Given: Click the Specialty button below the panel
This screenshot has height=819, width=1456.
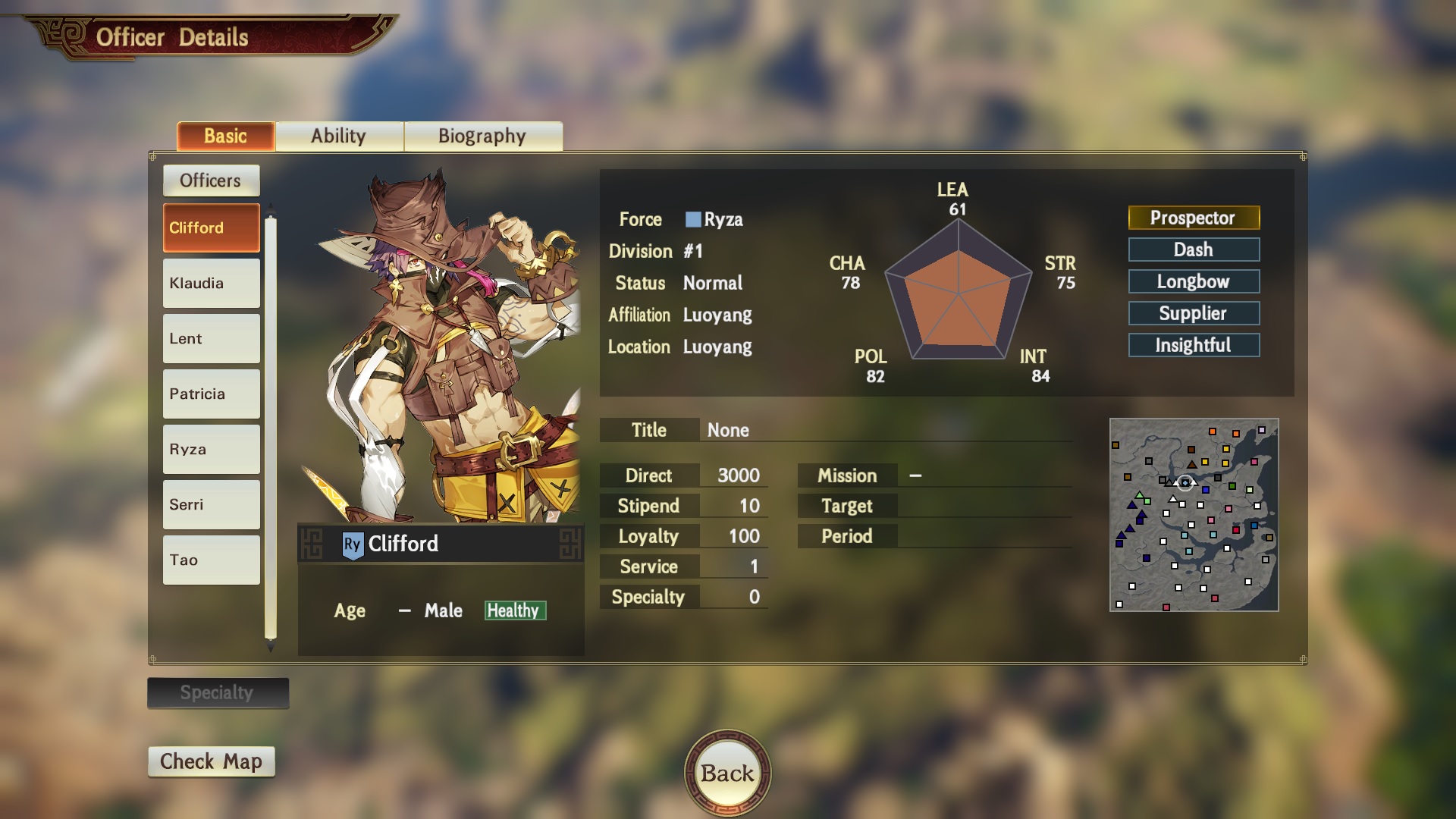Looking at the screenshot, I should [x=218, y=692].
